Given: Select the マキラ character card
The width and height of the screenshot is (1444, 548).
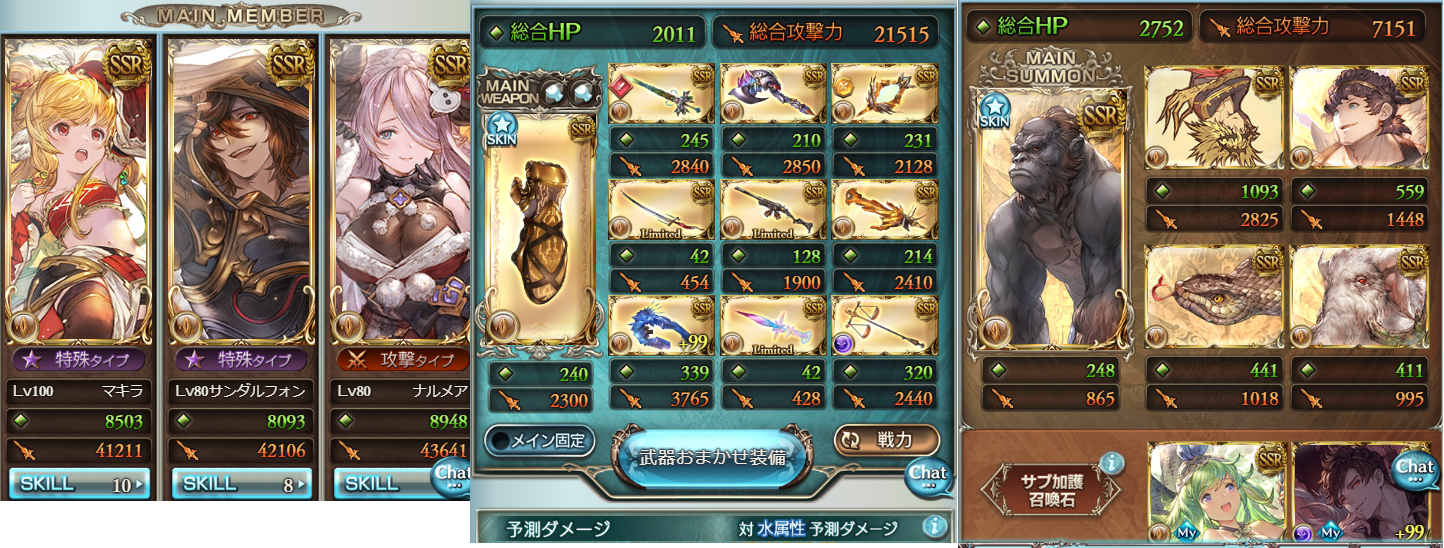Looking at the screenshot, I should click(x=79, y=190).
